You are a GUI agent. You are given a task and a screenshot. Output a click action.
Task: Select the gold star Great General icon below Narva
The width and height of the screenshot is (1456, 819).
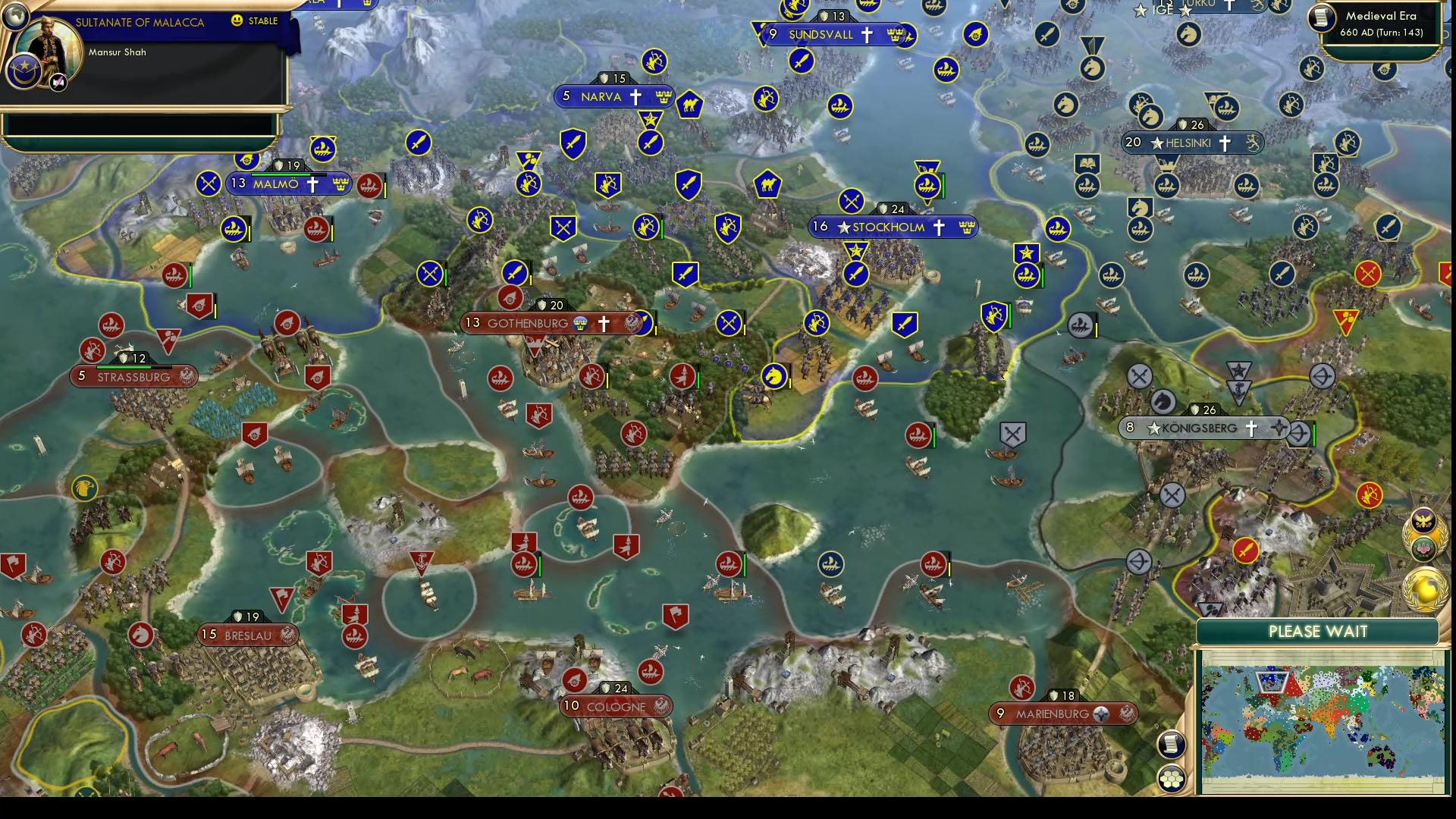tap(649, 118)
